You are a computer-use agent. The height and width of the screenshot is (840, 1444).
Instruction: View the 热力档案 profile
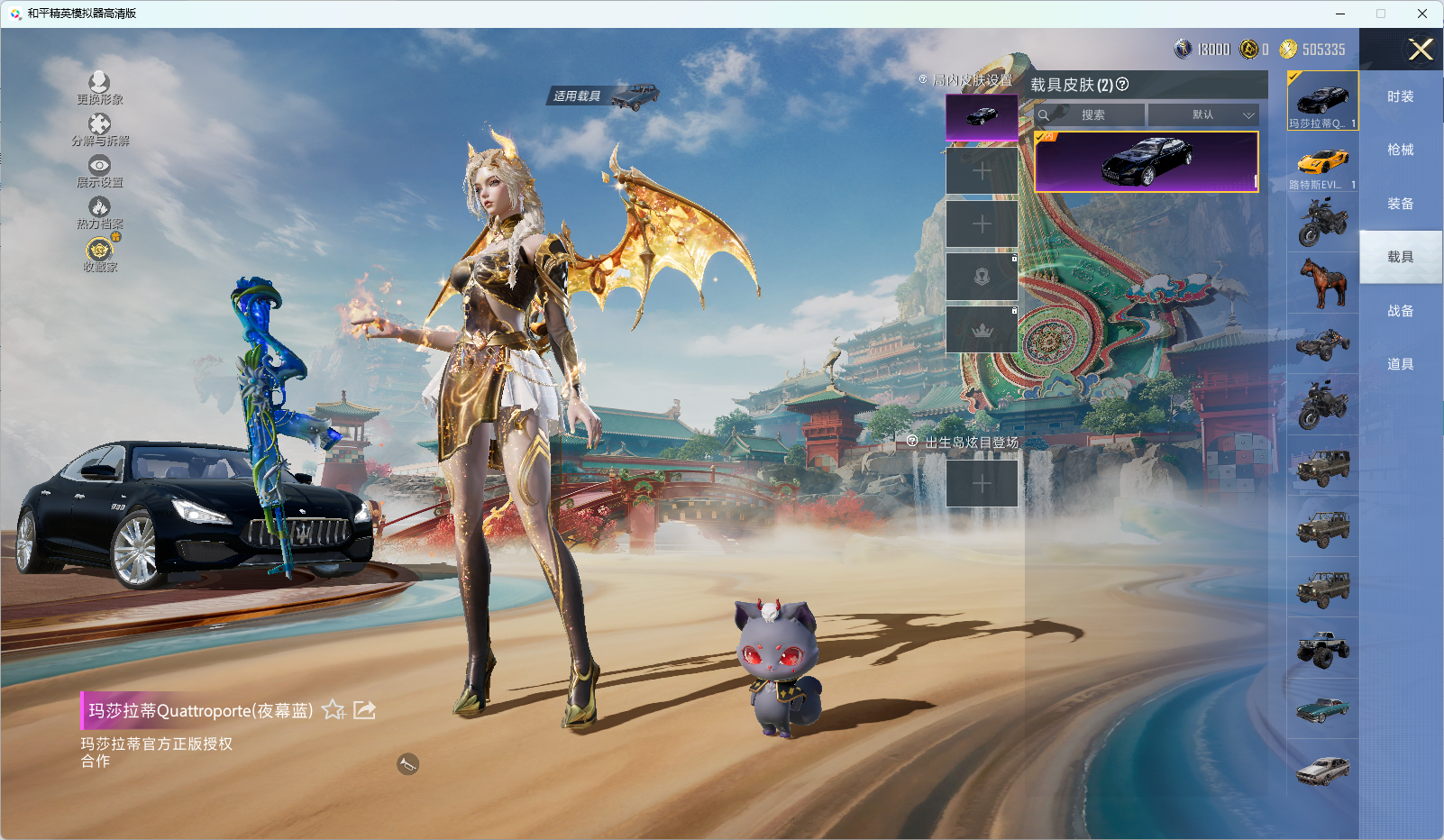point(99,209)
